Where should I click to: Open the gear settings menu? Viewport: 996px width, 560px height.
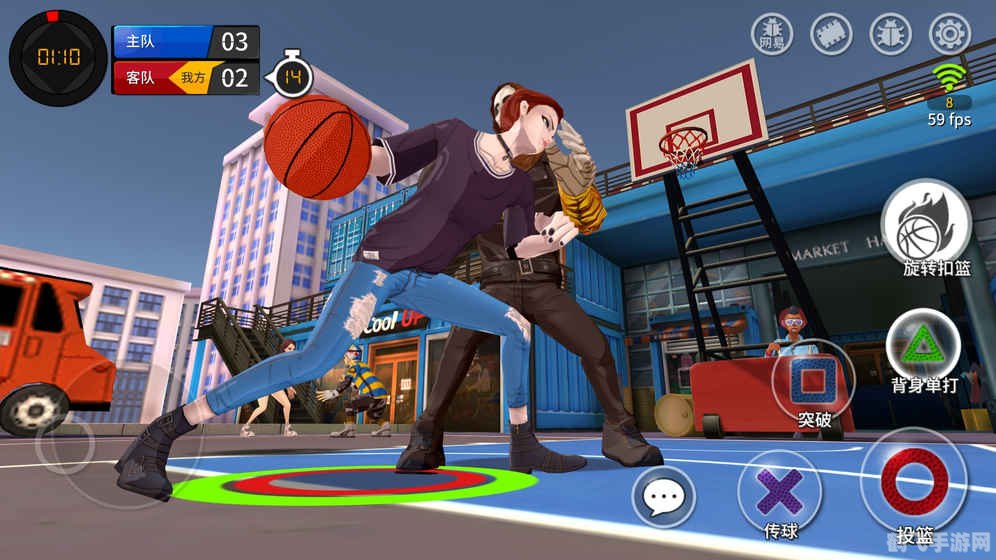point(950,35)
